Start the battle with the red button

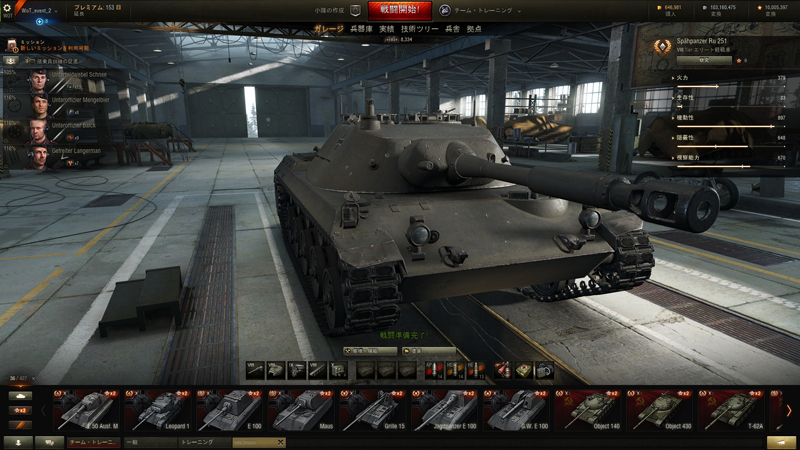pos(399,10)
